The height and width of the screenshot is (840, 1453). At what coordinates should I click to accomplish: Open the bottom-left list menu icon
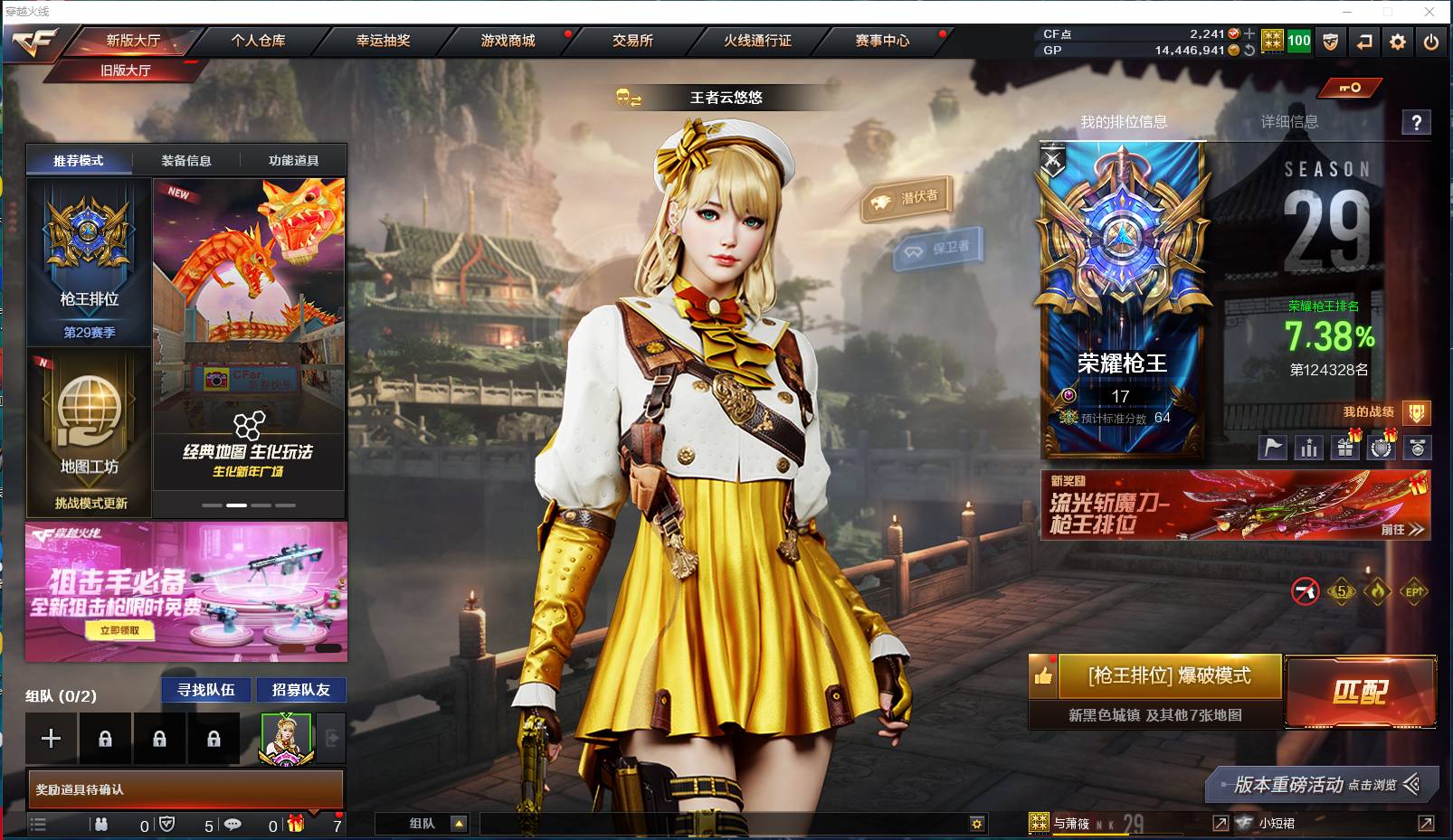tap(39, 824)
